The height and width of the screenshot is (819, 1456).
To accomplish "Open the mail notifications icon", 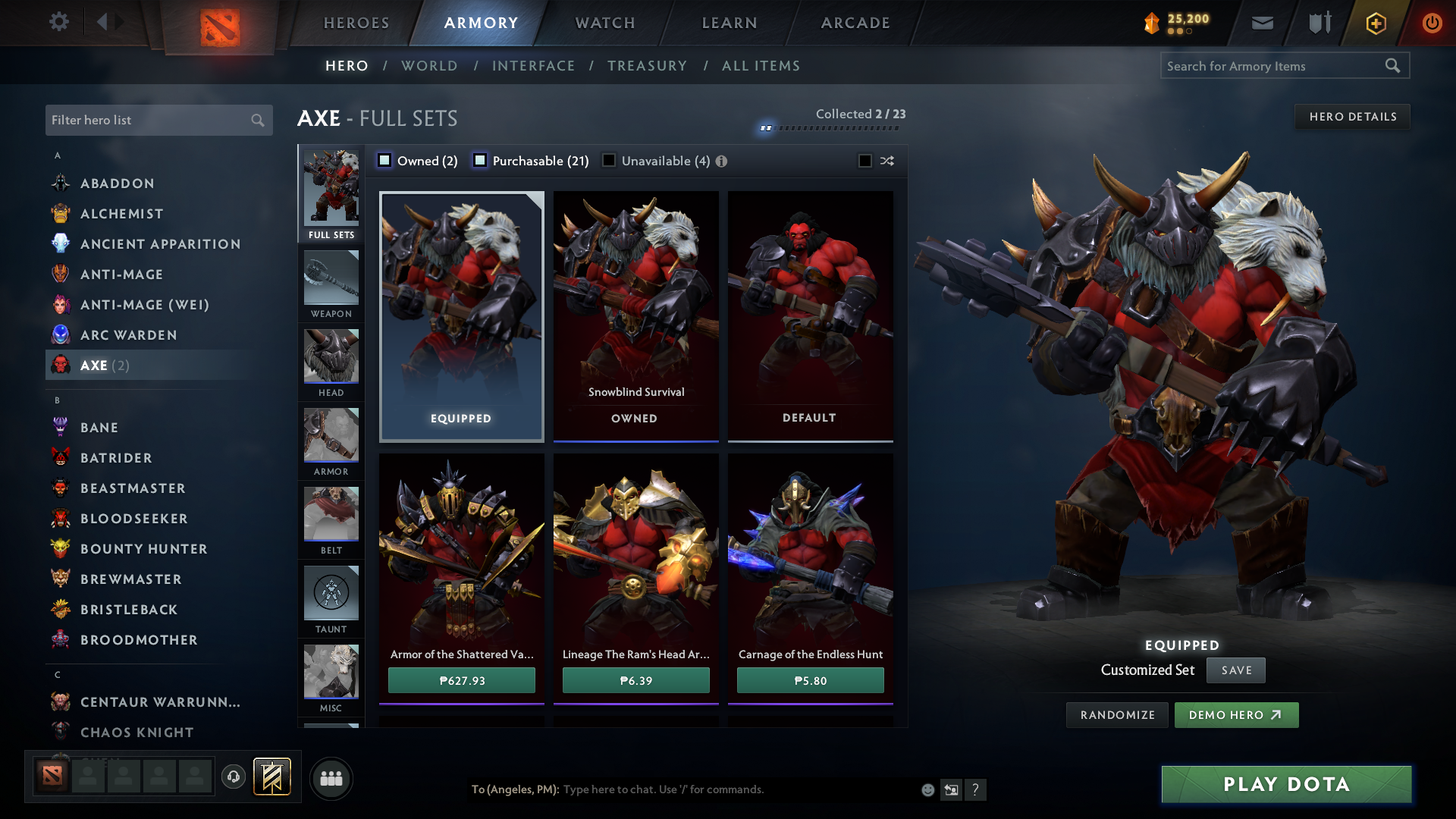I will pos(1262,23).
